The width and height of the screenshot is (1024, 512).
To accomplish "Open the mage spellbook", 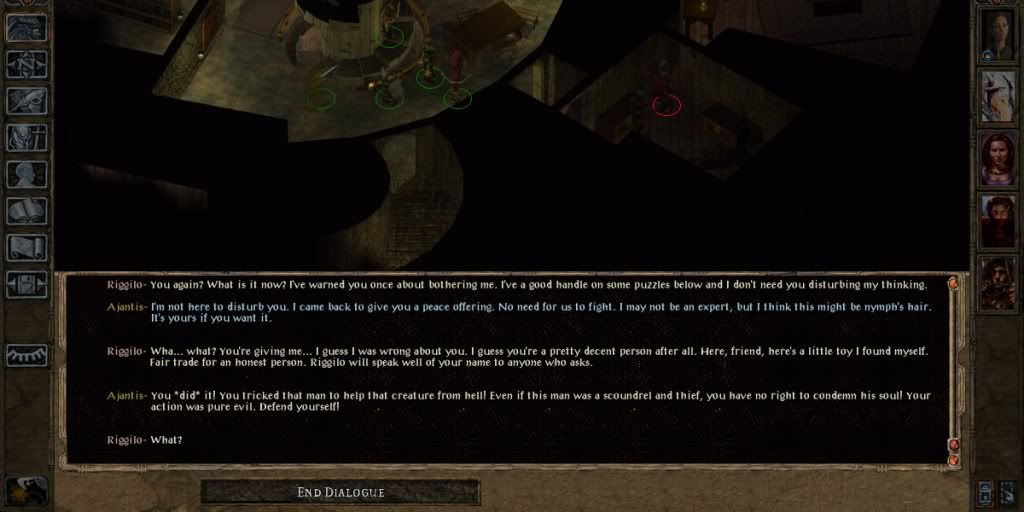I will point(26,211).
